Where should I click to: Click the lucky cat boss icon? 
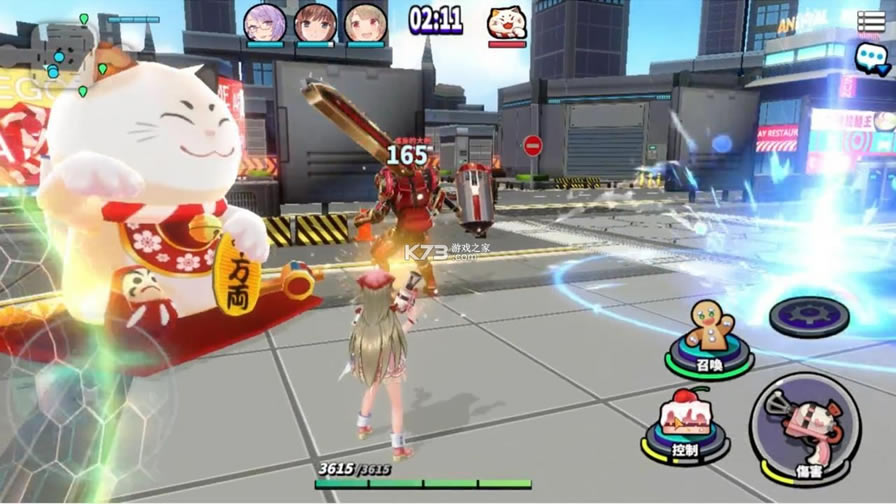(x=507, y=21)
